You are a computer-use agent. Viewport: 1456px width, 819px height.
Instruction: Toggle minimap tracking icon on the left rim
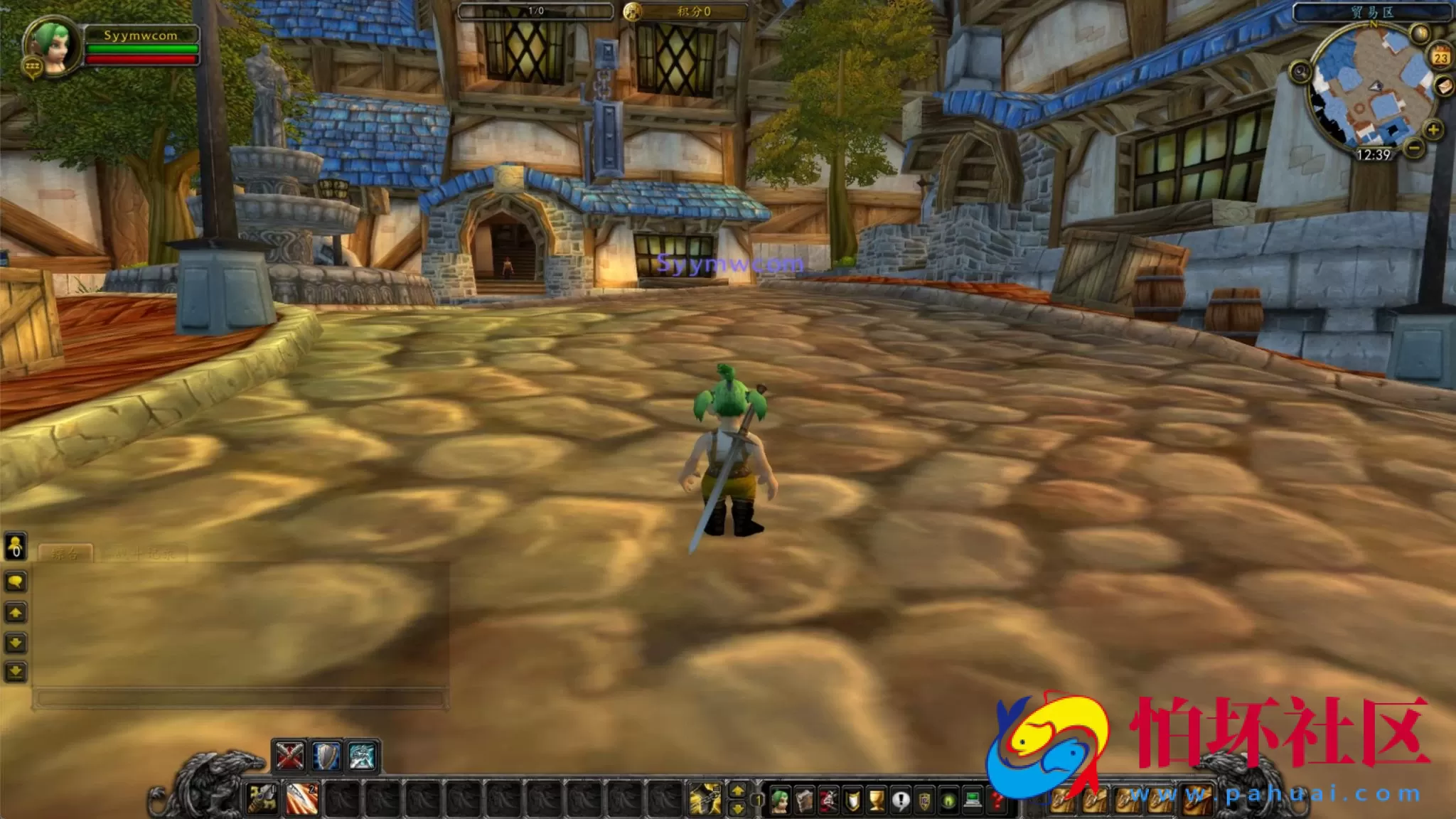click(x=1301, y=72)
